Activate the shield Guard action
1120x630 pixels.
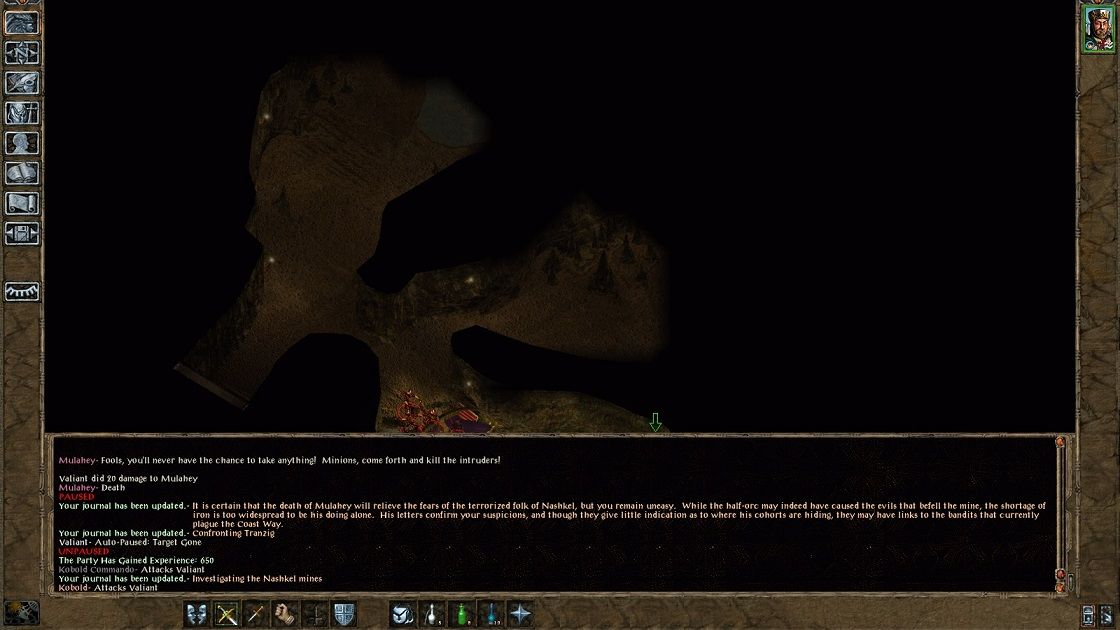pos(344,613)
